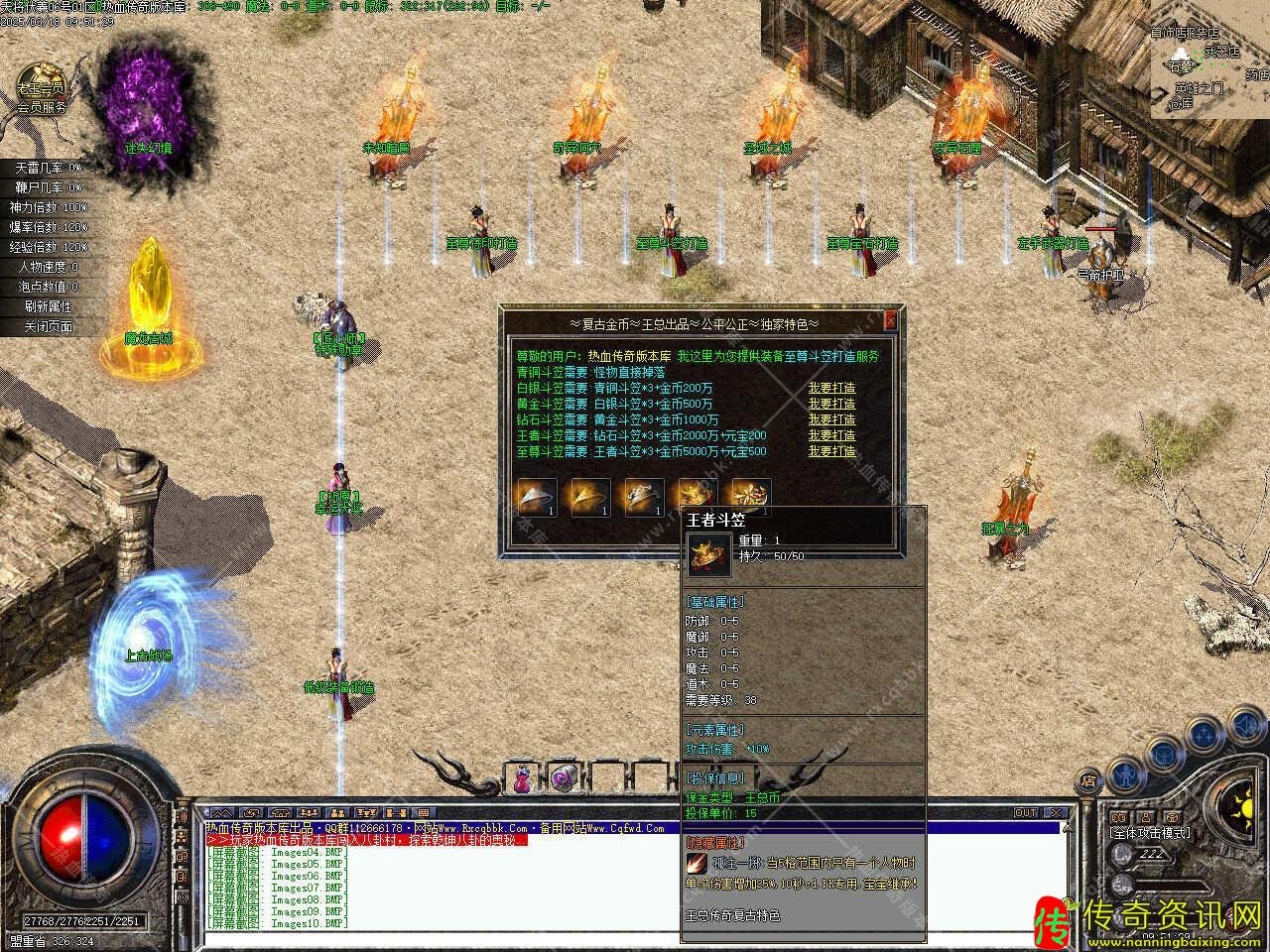Open the skills four-star round button
1270x952 pixels.
click(1205, 736)
